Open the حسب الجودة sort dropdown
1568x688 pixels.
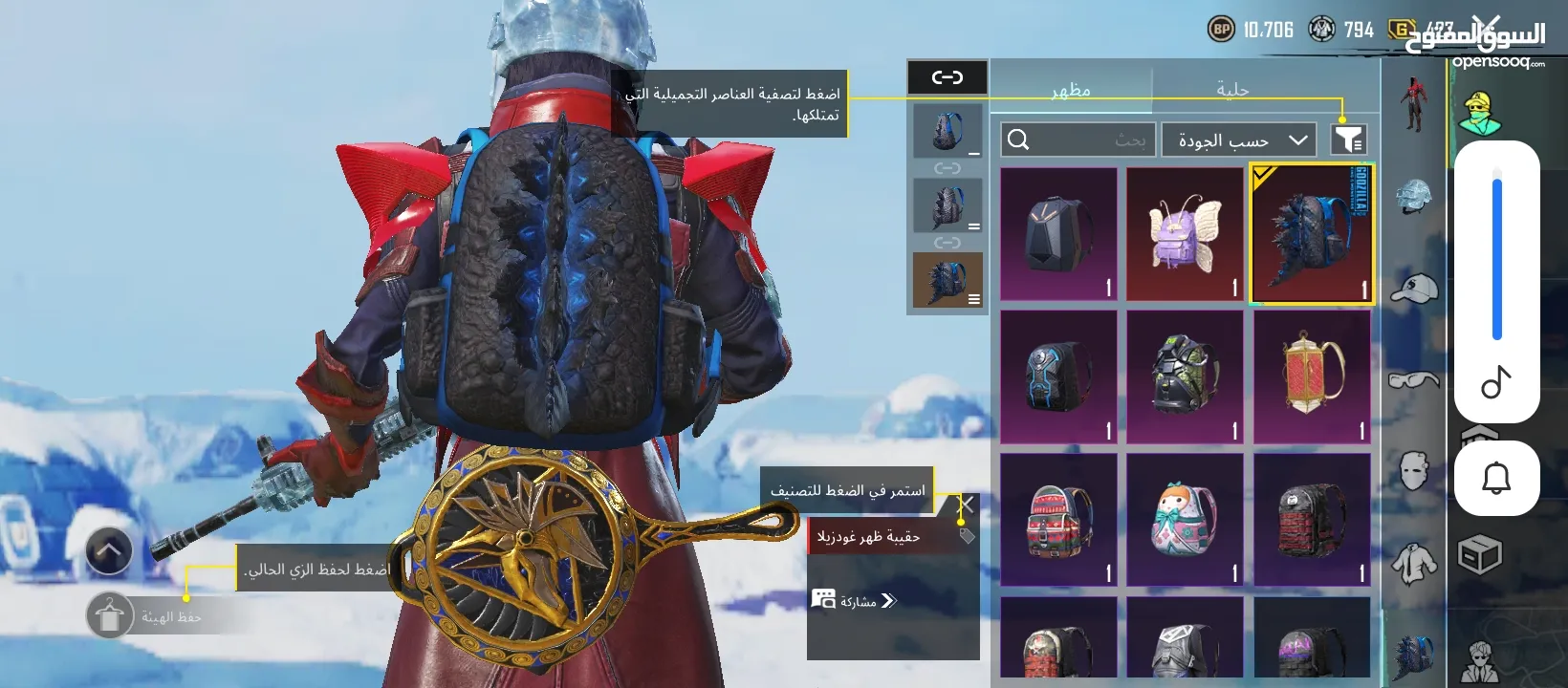[1239, 140]
